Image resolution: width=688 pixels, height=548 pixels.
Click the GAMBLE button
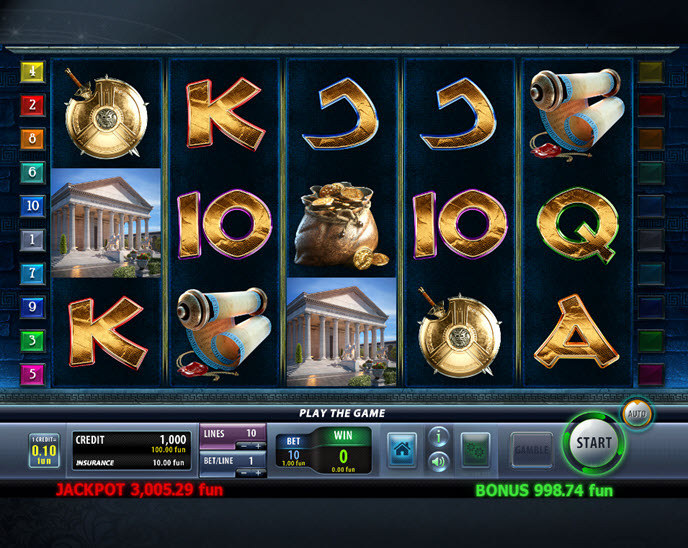click(x=530, y=449)
